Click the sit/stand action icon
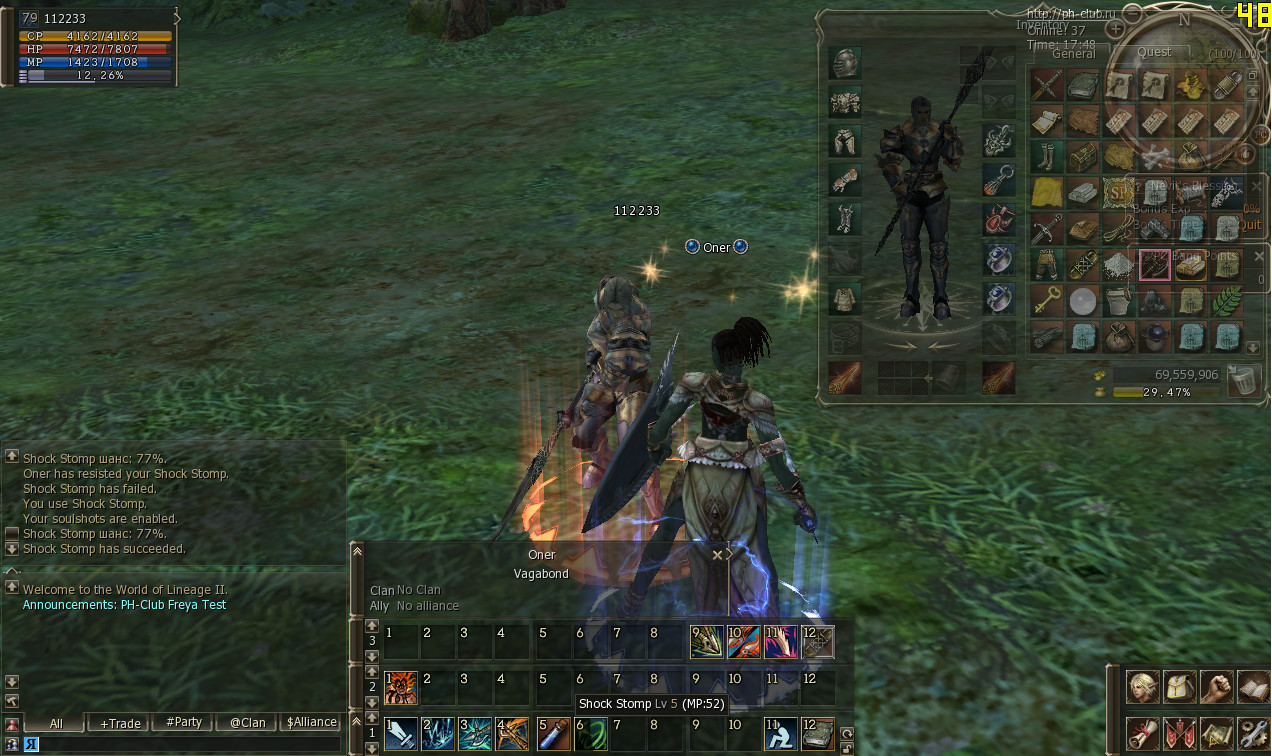Viewport: 1272px width, 756px height. [x=779, y=734]
